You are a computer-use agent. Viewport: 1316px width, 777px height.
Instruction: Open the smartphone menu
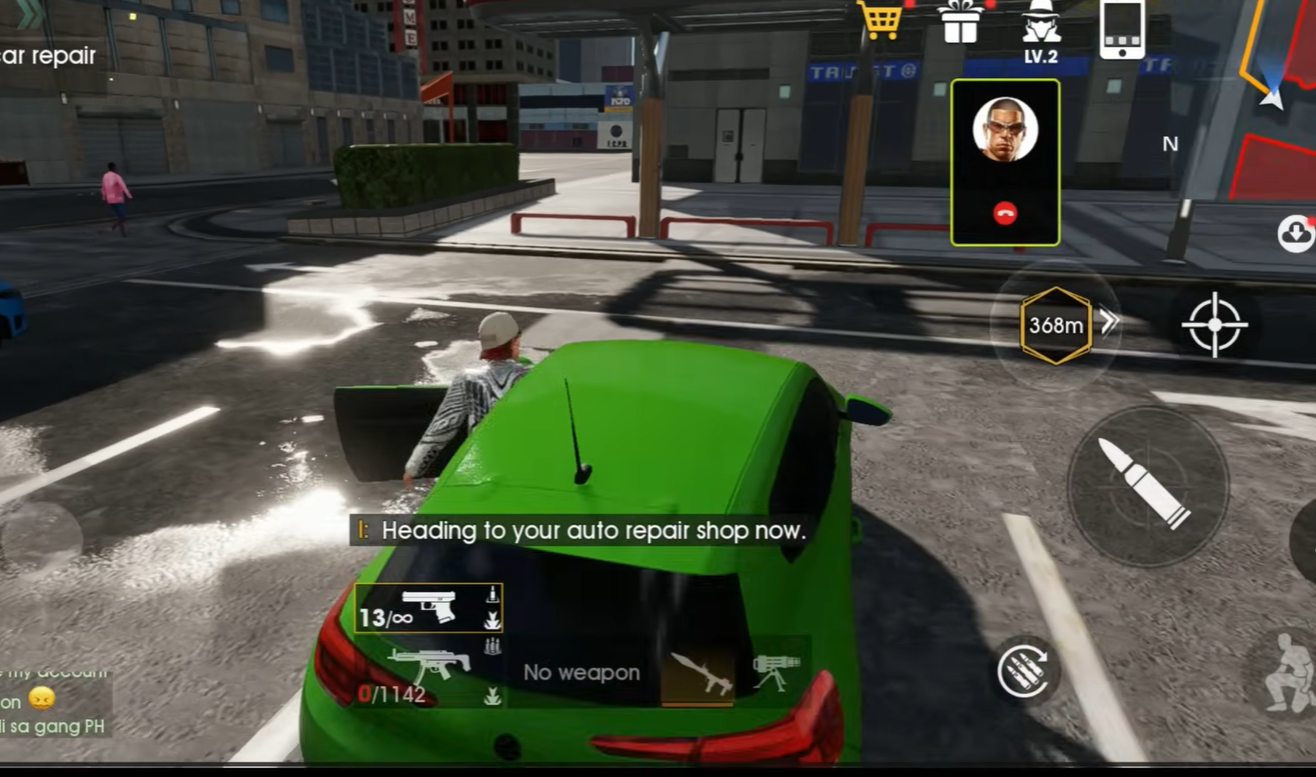coord(1121,29)
